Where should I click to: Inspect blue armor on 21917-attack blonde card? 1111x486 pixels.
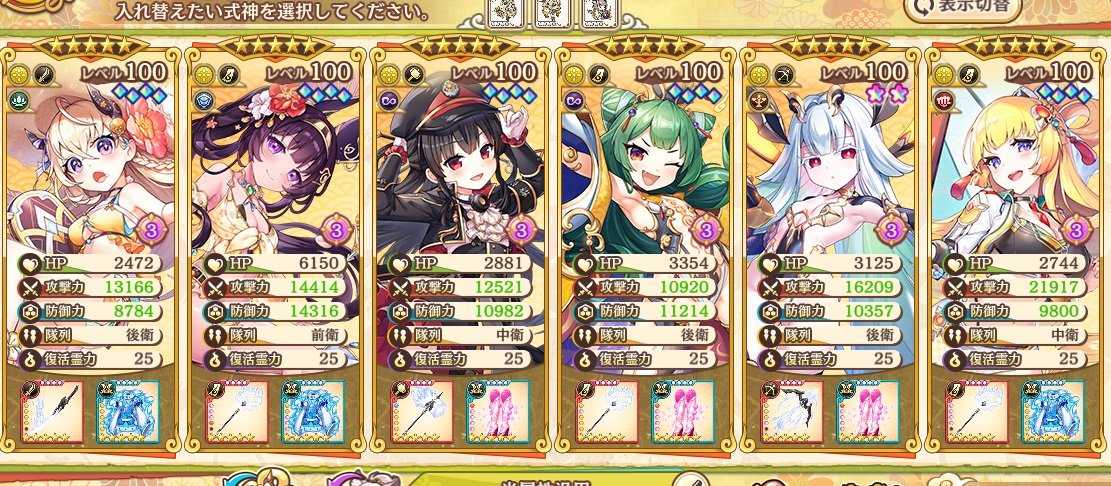(1053, 412)
